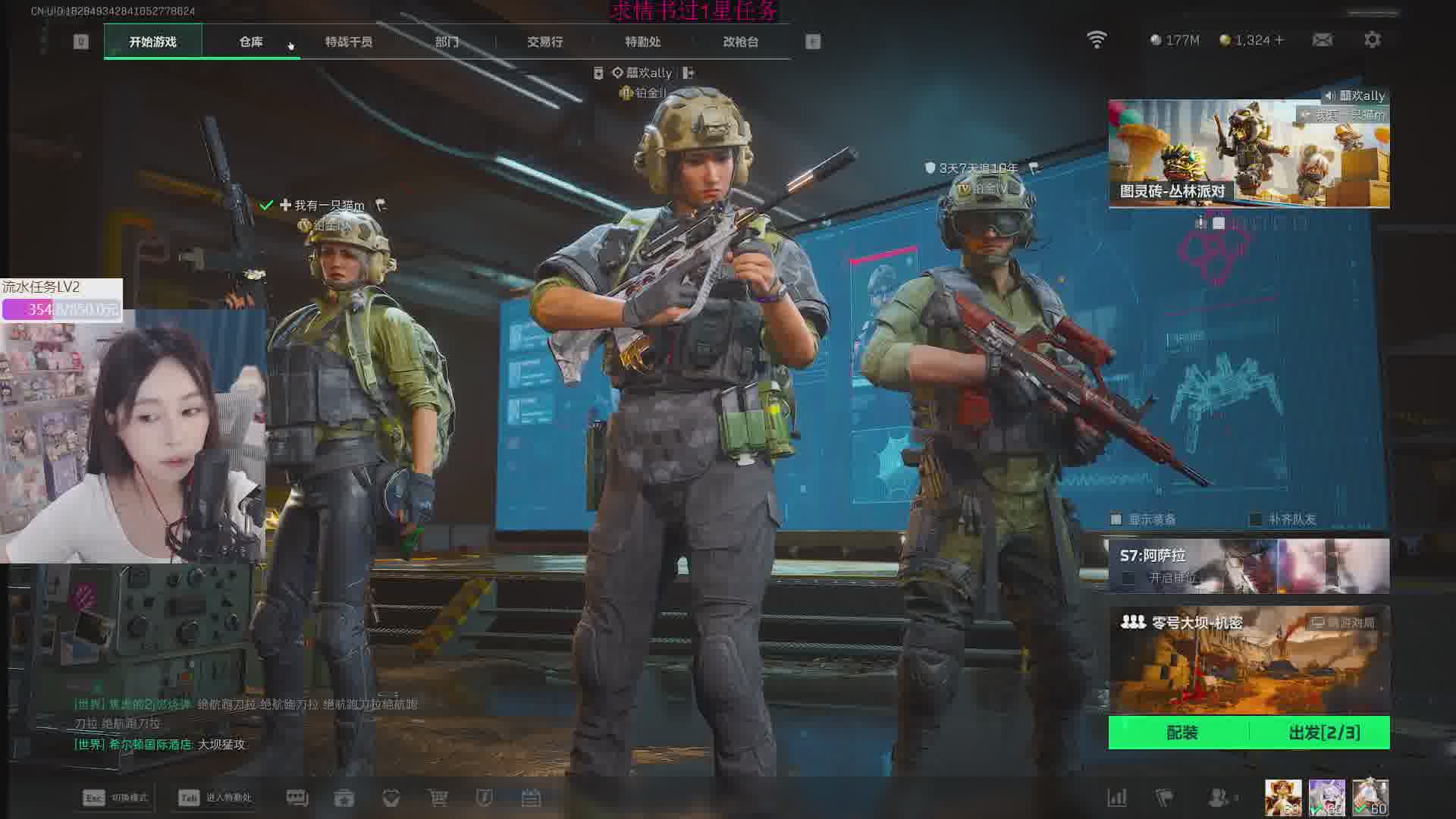Select the 开始游戏 start game tab
This screenshot has height=819, width=1456.
click(153, 42)
